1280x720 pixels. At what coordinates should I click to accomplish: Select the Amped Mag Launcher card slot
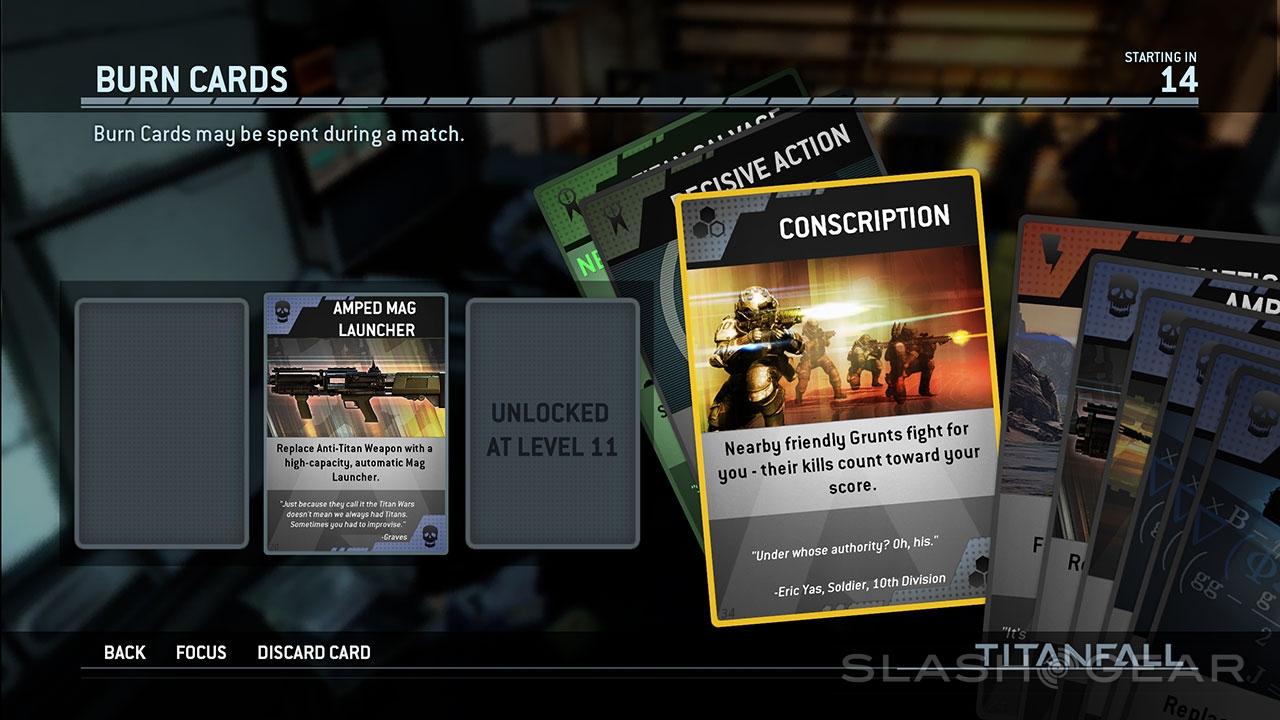(x=356, y=424)
